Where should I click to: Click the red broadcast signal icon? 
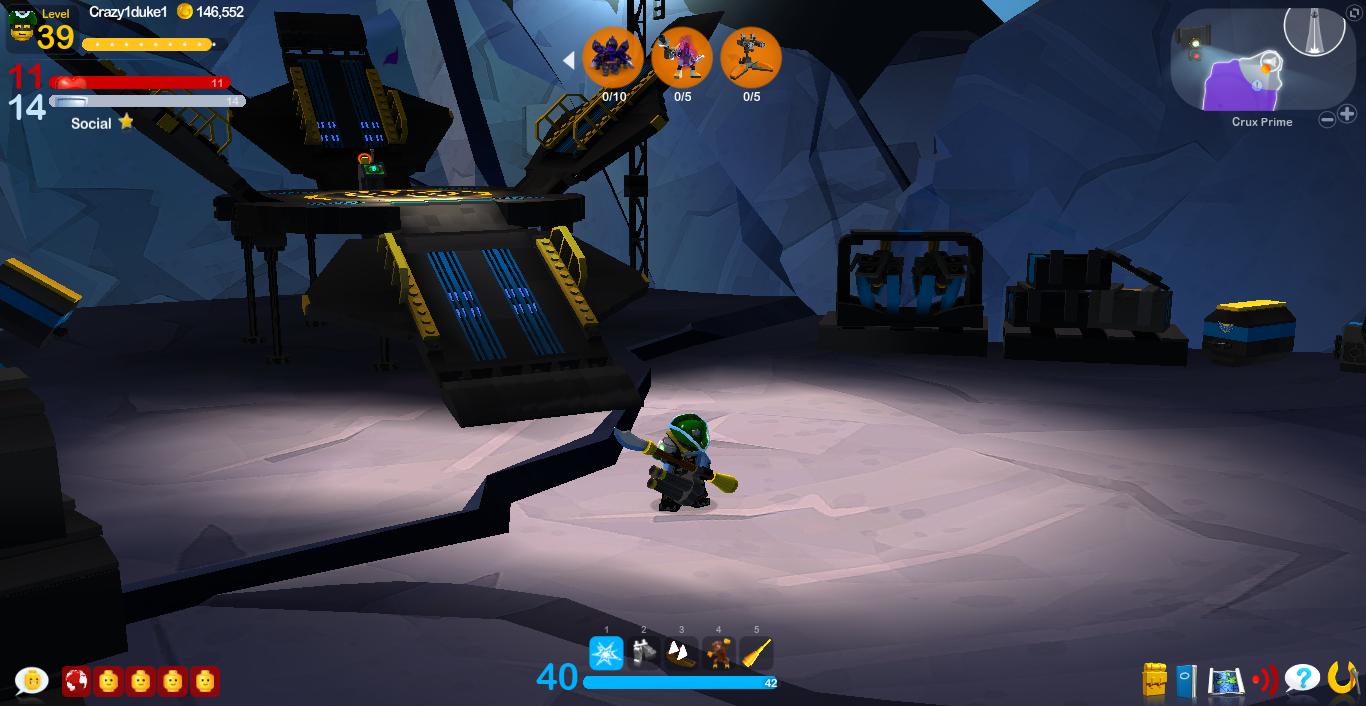(1264, 681)
